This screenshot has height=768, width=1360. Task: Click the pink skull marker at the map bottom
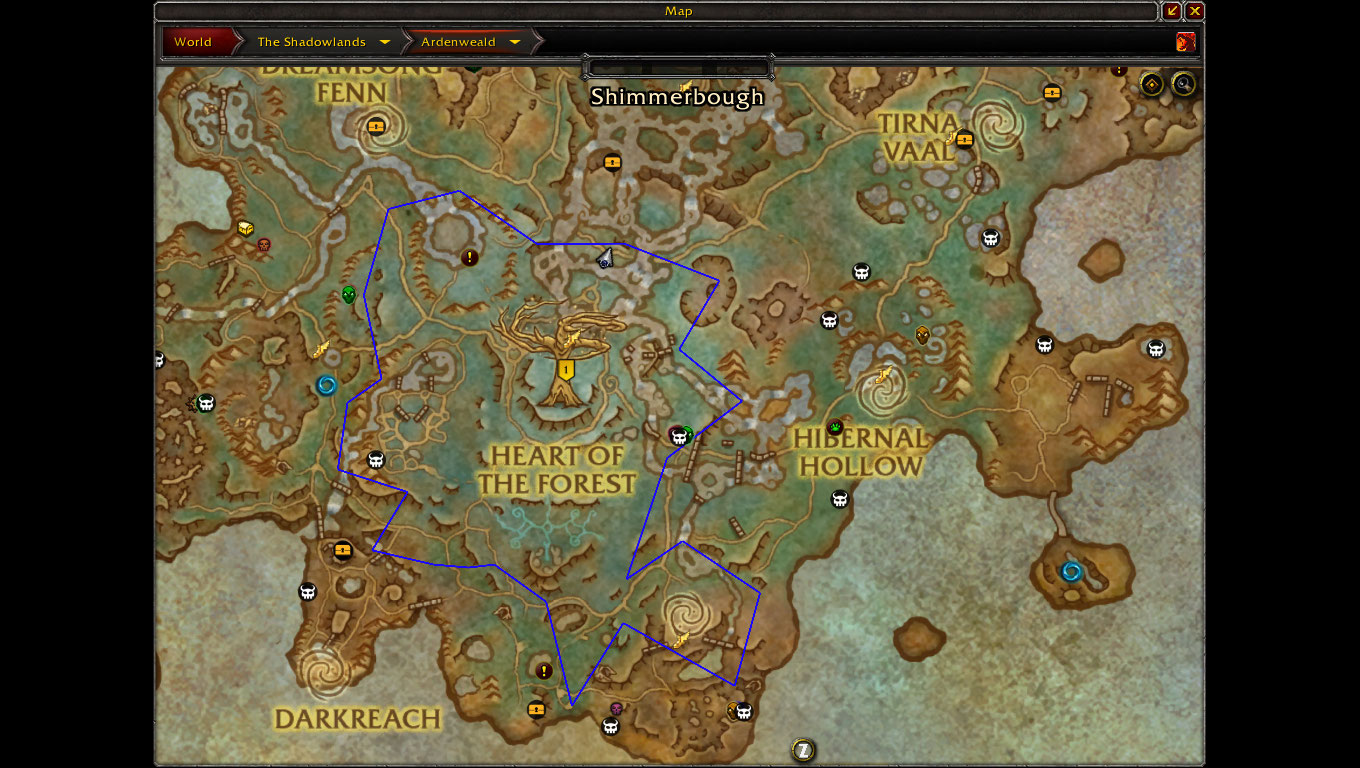(x=616, y=708)
